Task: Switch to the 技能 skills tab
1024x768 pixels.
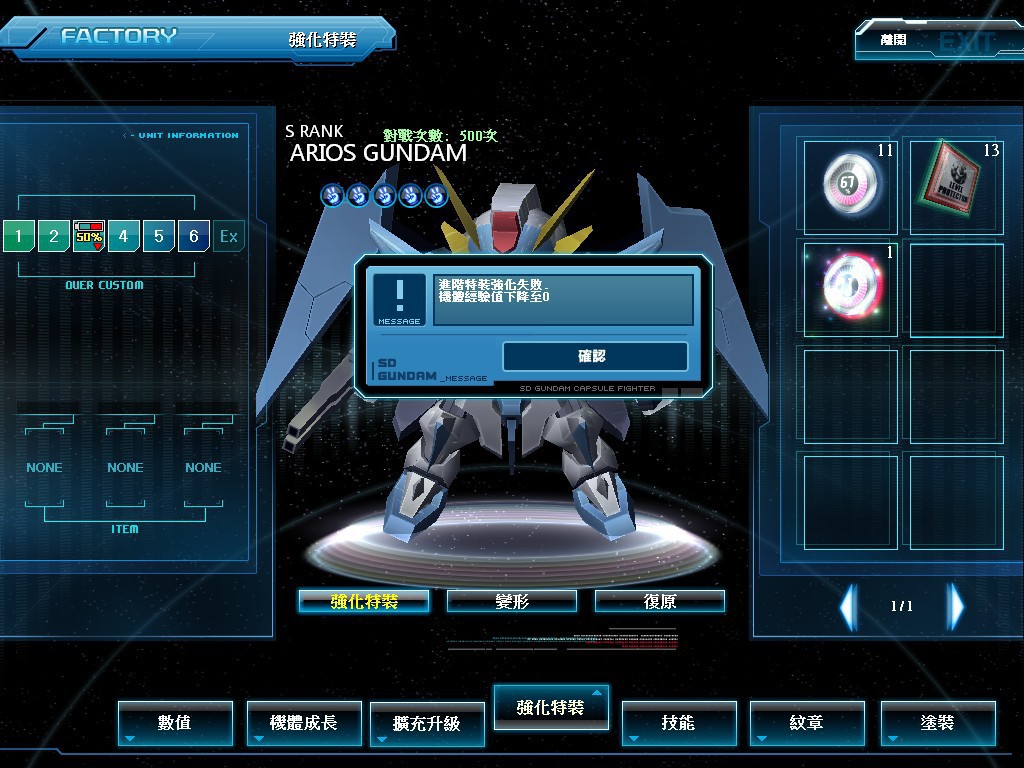Action: point(679,722)
